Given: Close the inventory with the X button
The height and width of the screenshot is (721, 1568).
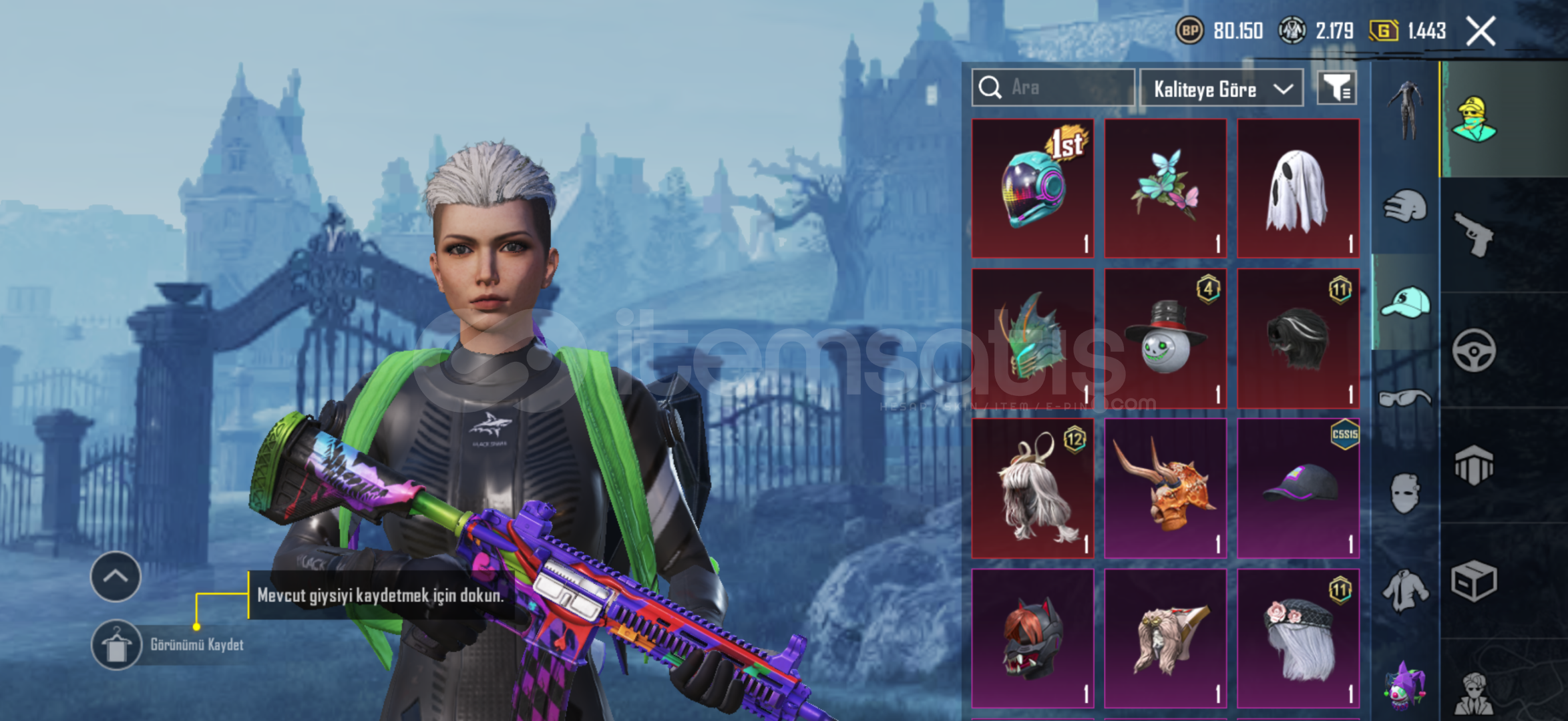Looking at the screenshot, I should click(x=1481, y=31).
